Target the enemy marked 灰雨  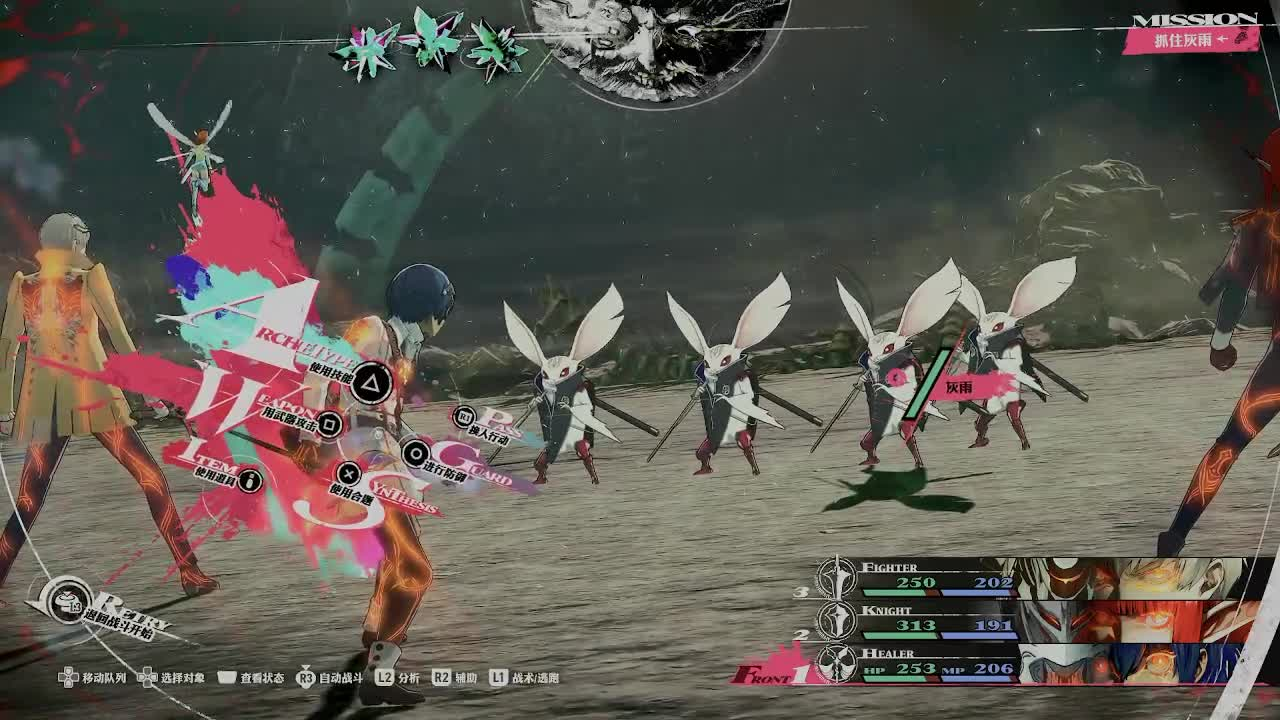point(957,387)
